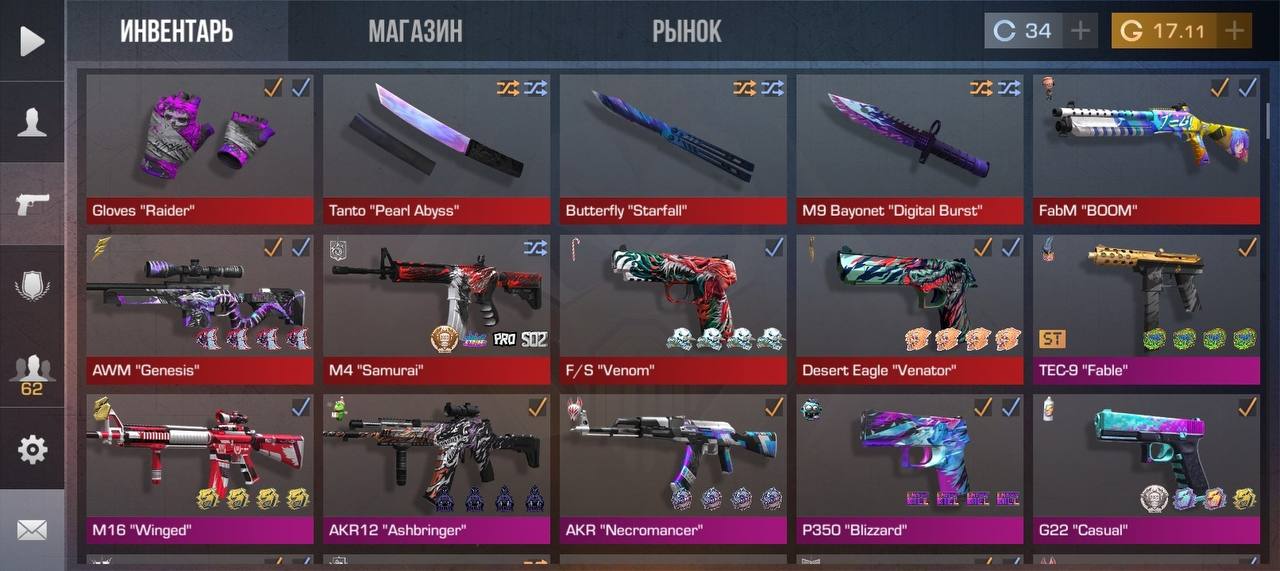Open the Рынок tab

pos(686,31)
